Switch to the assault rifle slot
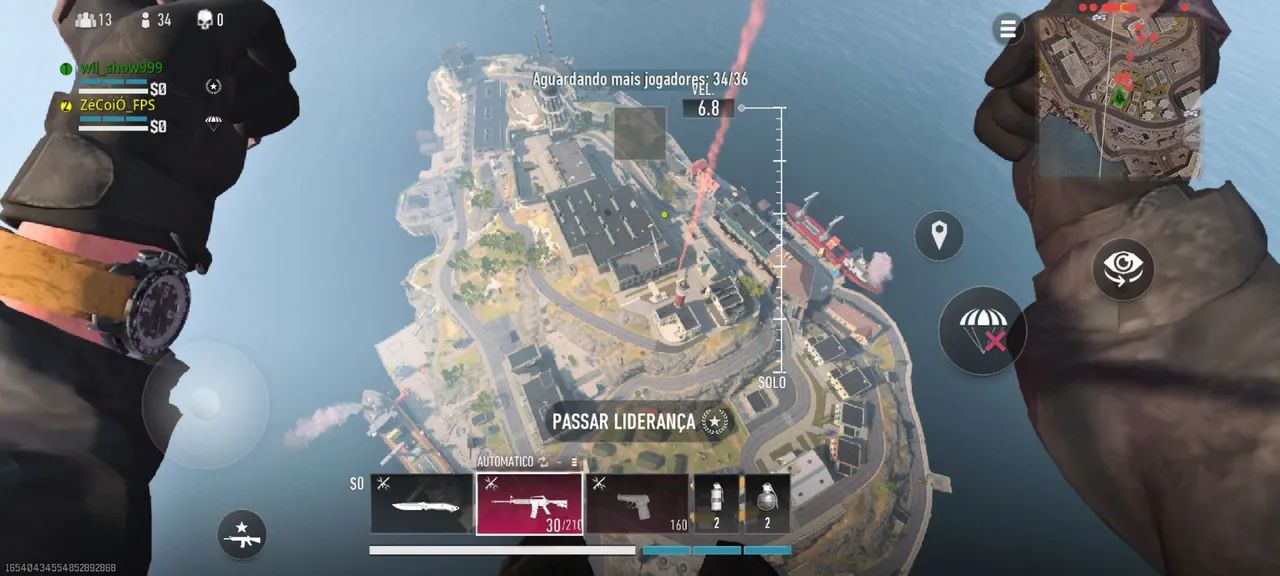Screen dimensions: 1280x576 click(529, 504)
